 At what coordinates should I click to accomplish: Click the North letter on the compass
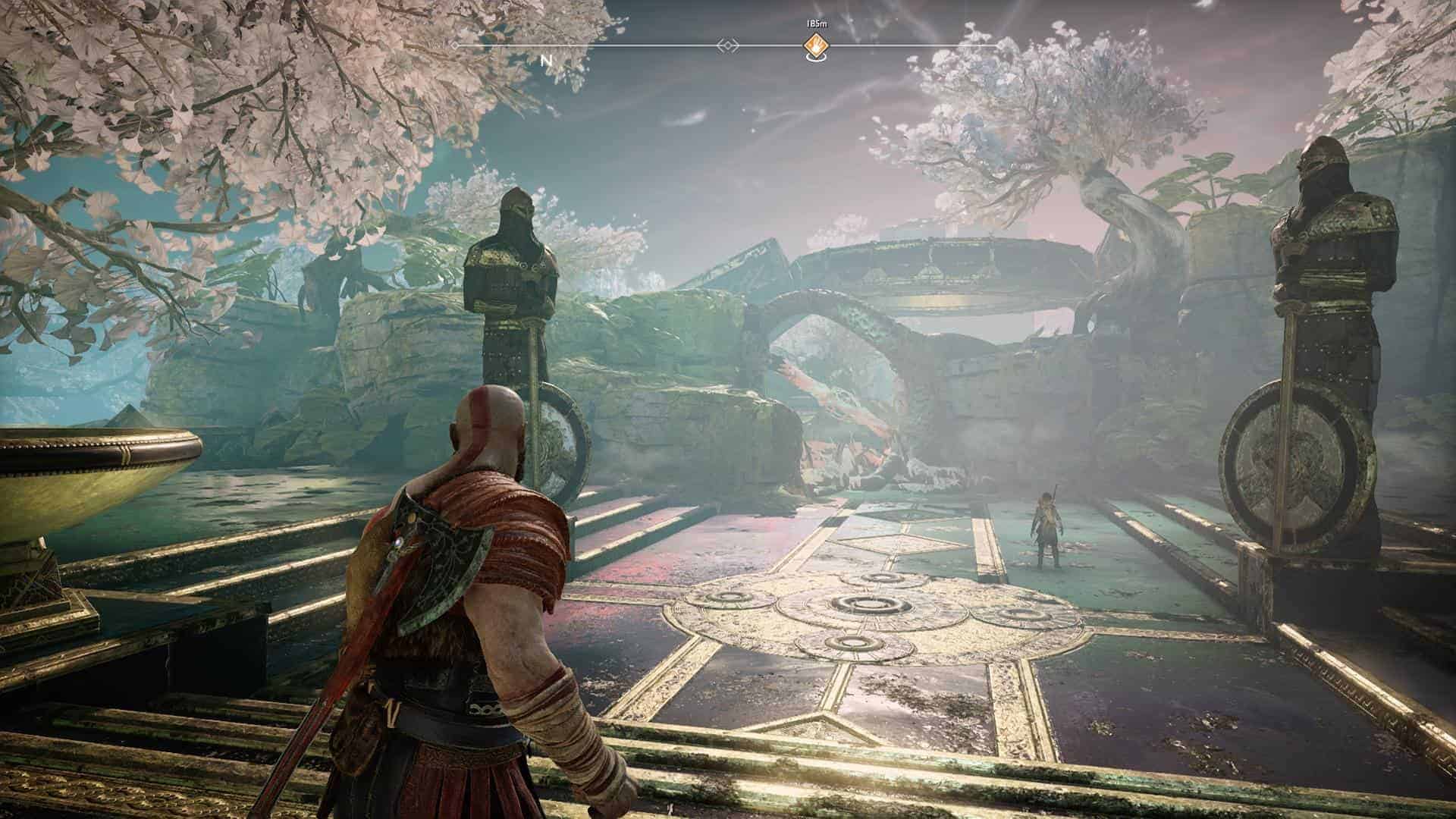(546, 60)
